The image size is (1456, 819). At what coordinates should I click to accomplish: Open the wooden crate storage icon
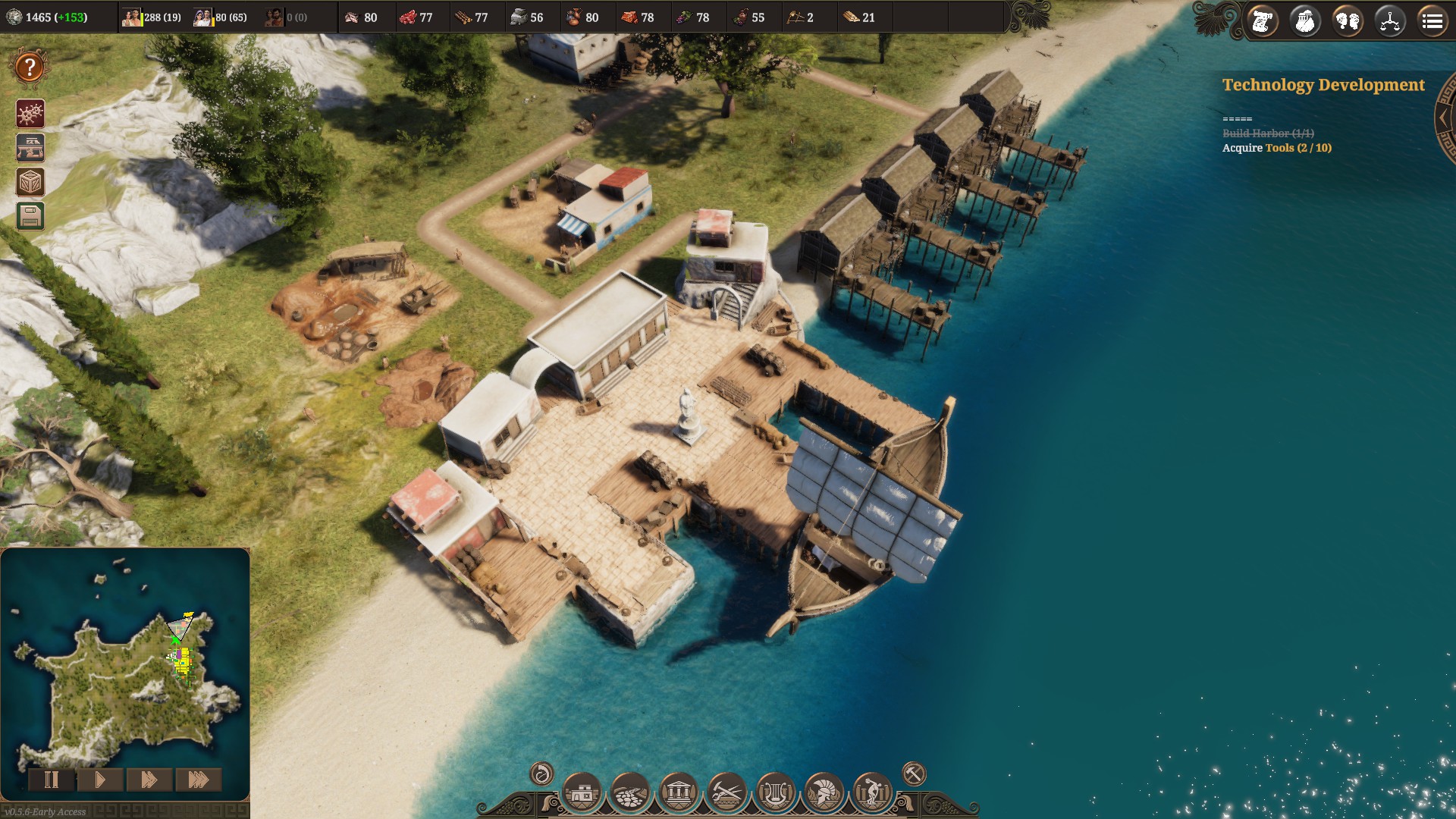[x=30, y=182]
